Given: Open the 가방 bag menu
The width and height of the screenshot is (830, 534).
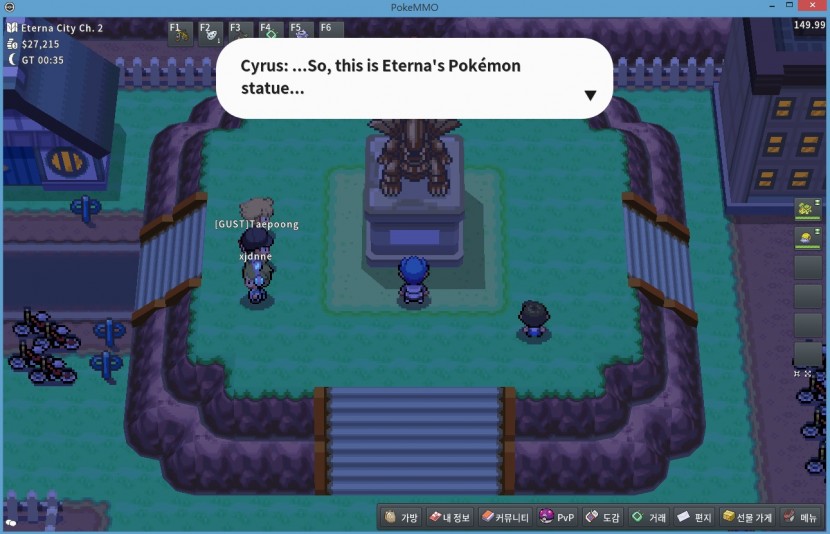Looking at the screenshot, I should click(x=400, y=517).
